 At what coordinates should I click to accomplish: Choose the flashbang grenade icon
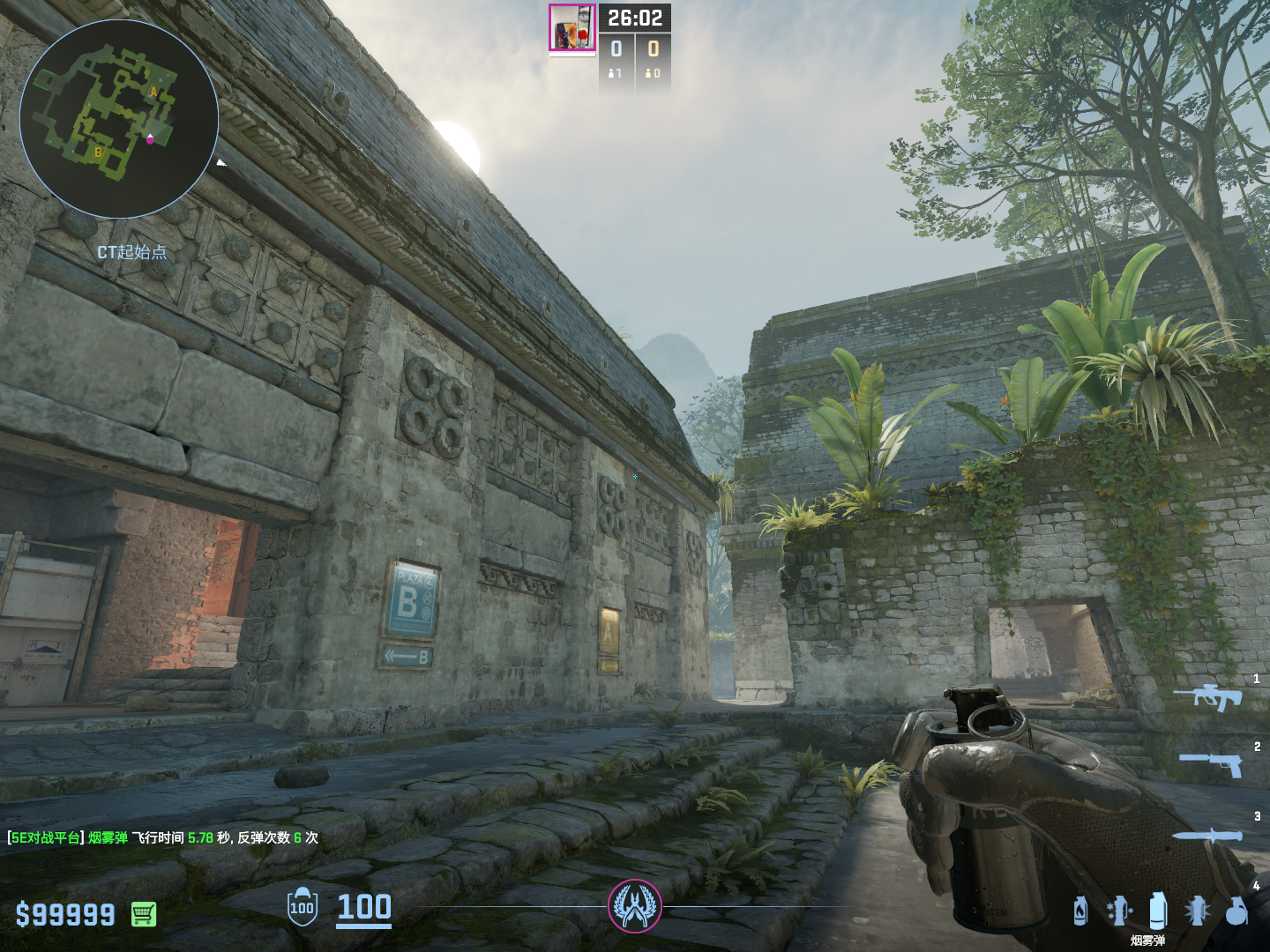pyautogui.click(x=1119, y=911)
